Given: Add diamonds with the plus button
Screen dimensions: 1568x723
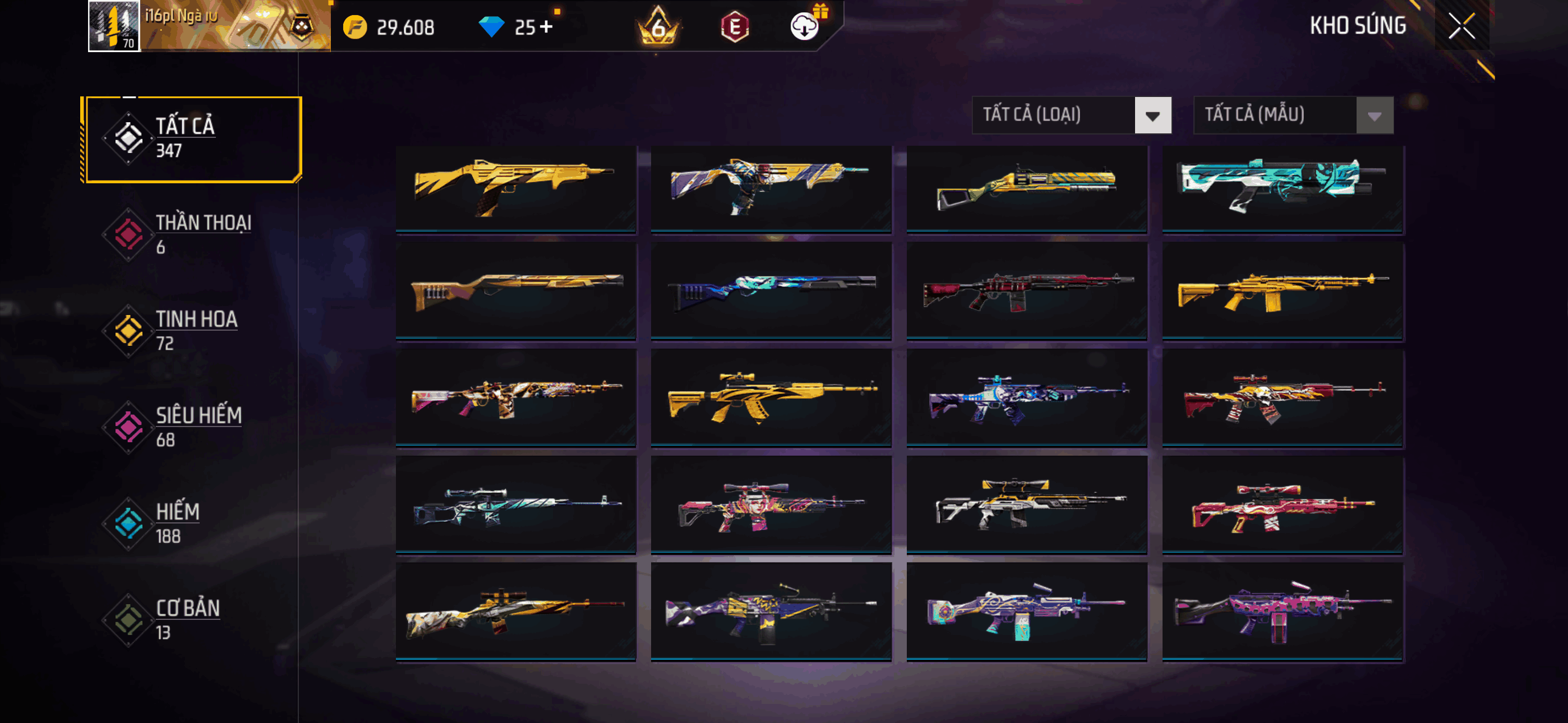Looking at the screenshot, I should pyautogui.click(x=546, y=27).
